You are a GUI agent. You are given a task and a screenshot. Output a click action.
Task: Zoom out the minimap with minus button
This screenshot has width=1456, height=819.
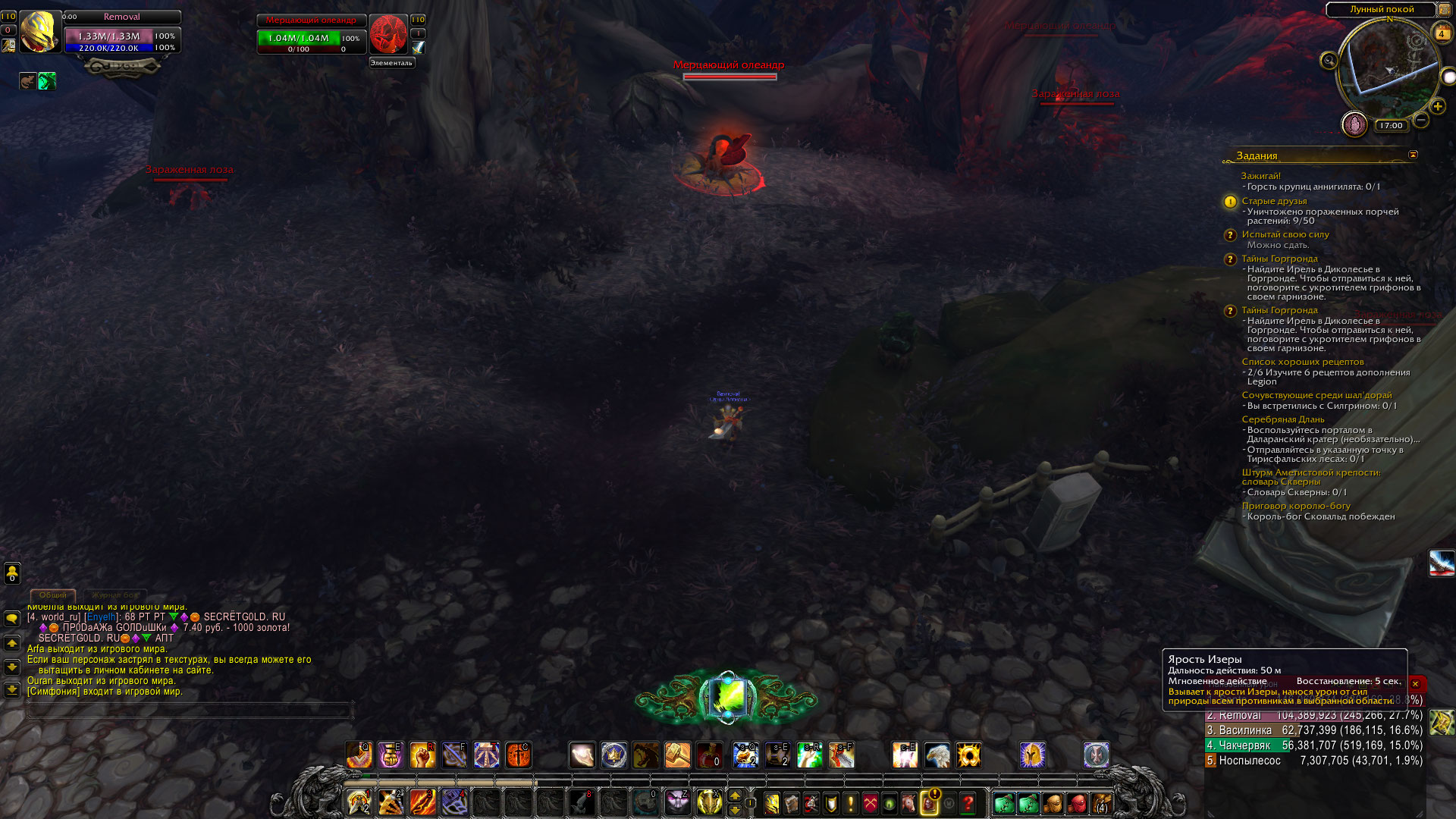point(1421,120)
